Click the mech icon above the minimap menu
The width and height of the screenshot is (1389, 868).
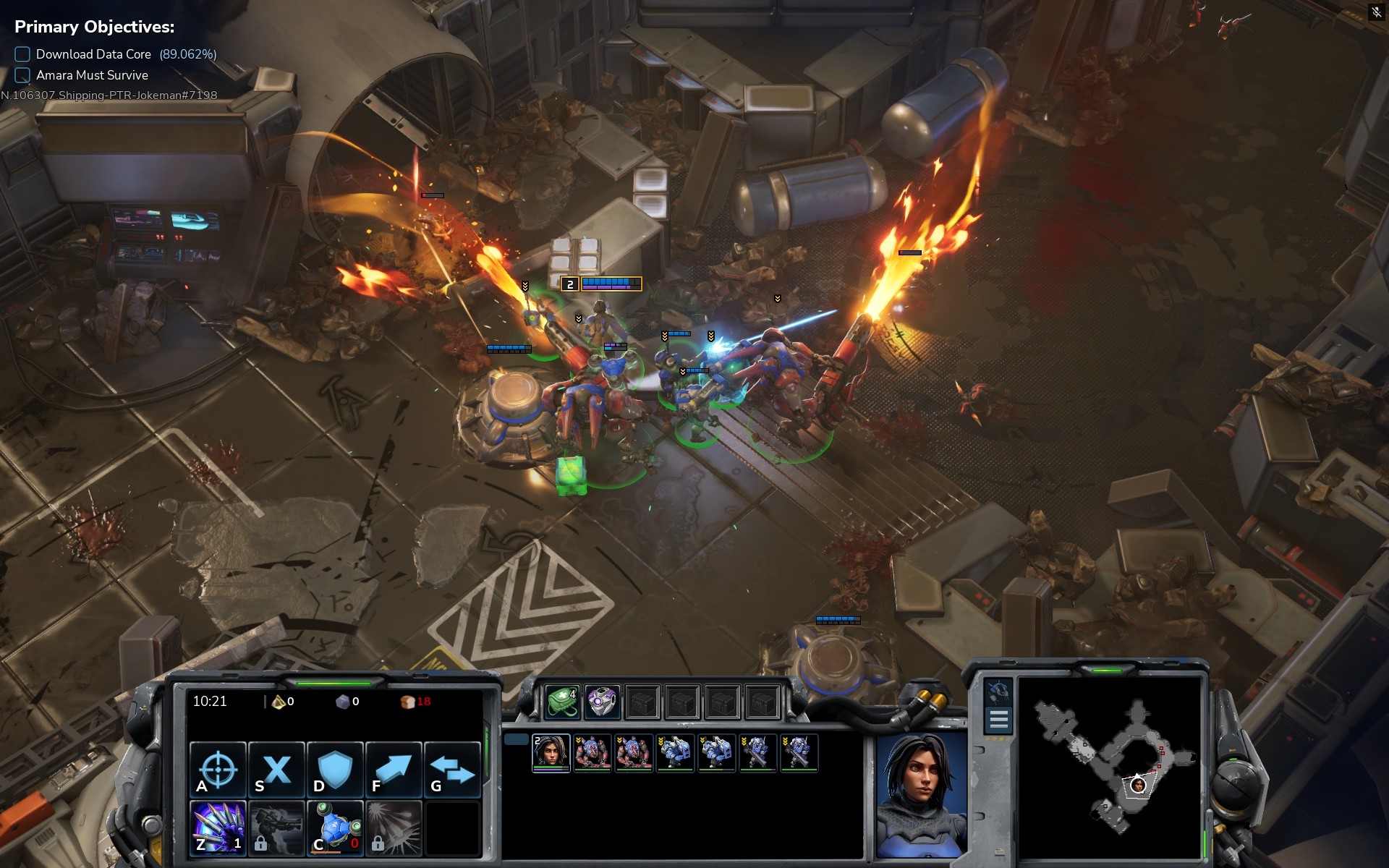998,692
